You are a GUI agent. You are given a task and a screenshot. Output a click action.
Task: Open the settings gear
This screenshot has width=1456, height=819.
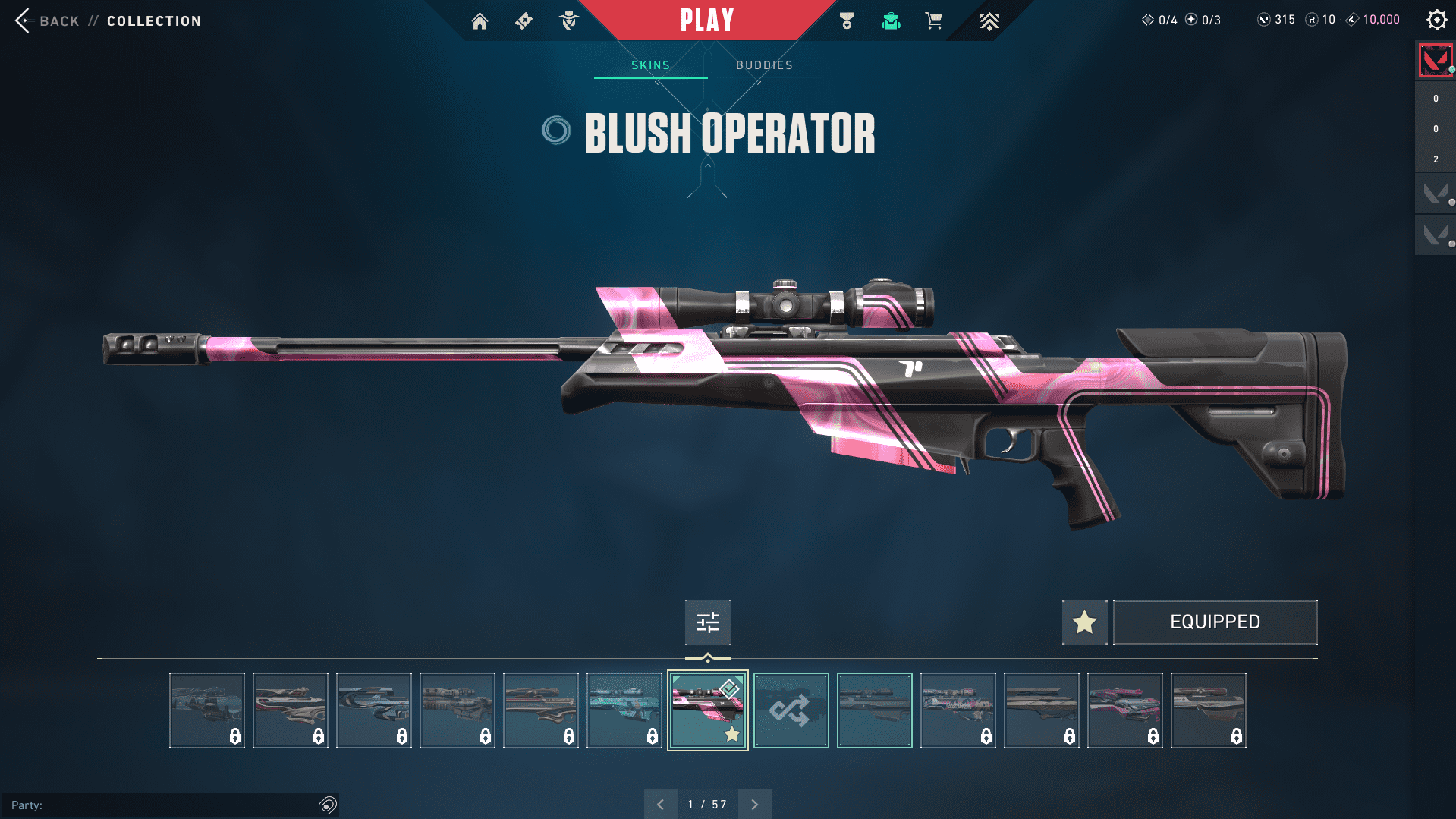pyautogui.click(x=1436, y=20)
